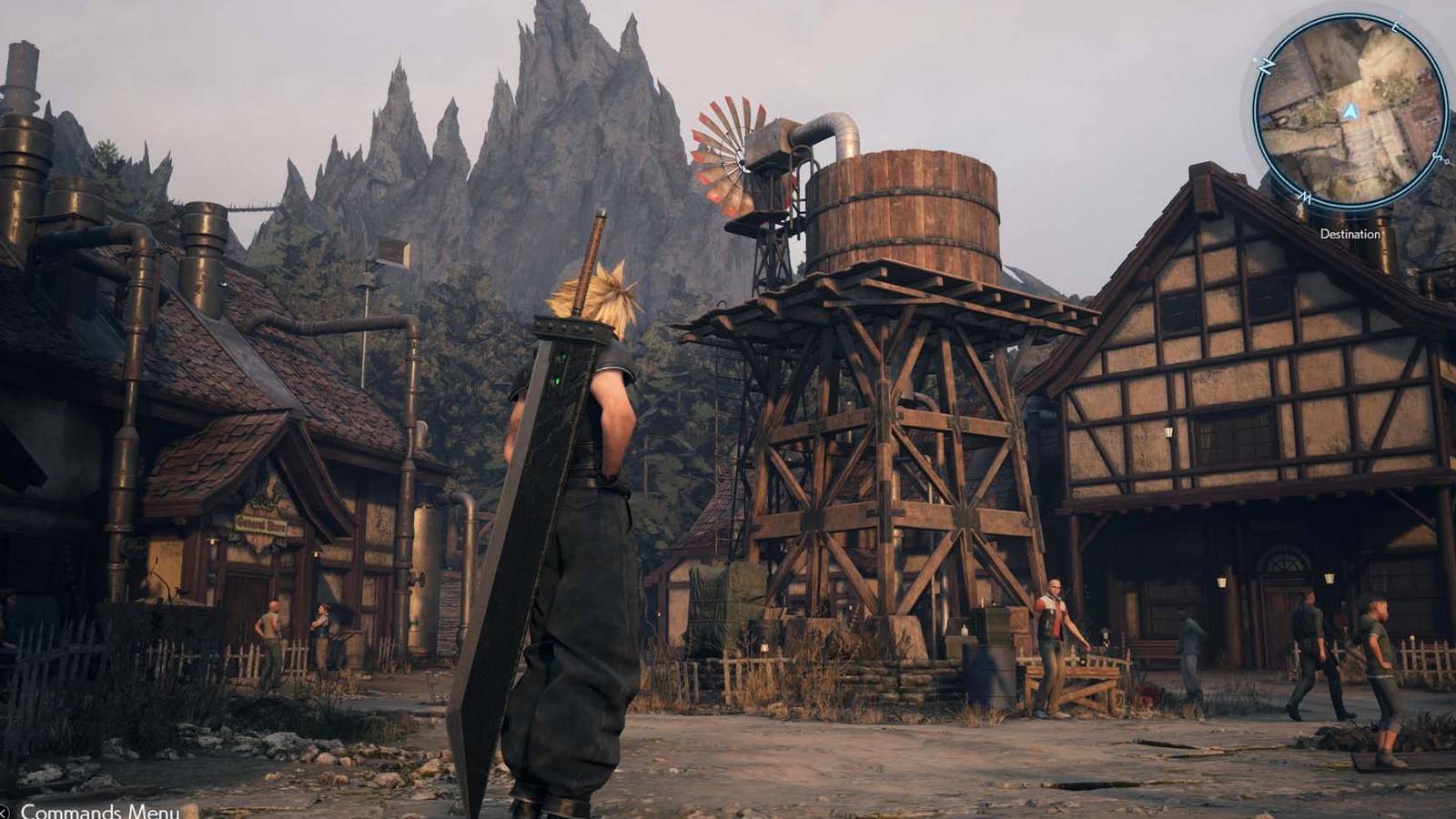Select the W compass marker on the minimap
Viewport: 1456px width, 819px height.
coord(1305,197)
